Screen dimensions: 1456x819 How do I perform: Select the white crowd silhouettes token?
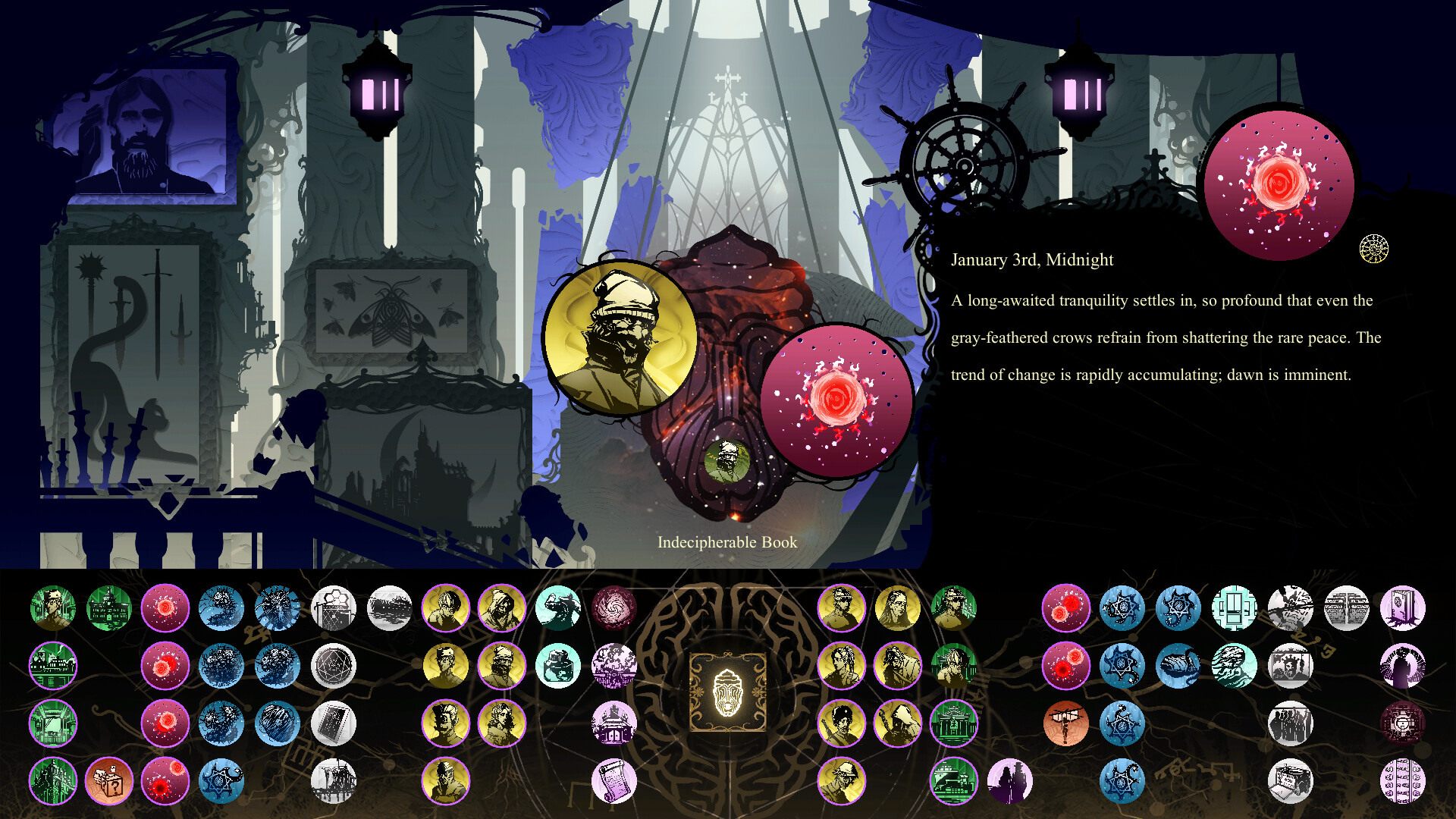point(1290,723)
